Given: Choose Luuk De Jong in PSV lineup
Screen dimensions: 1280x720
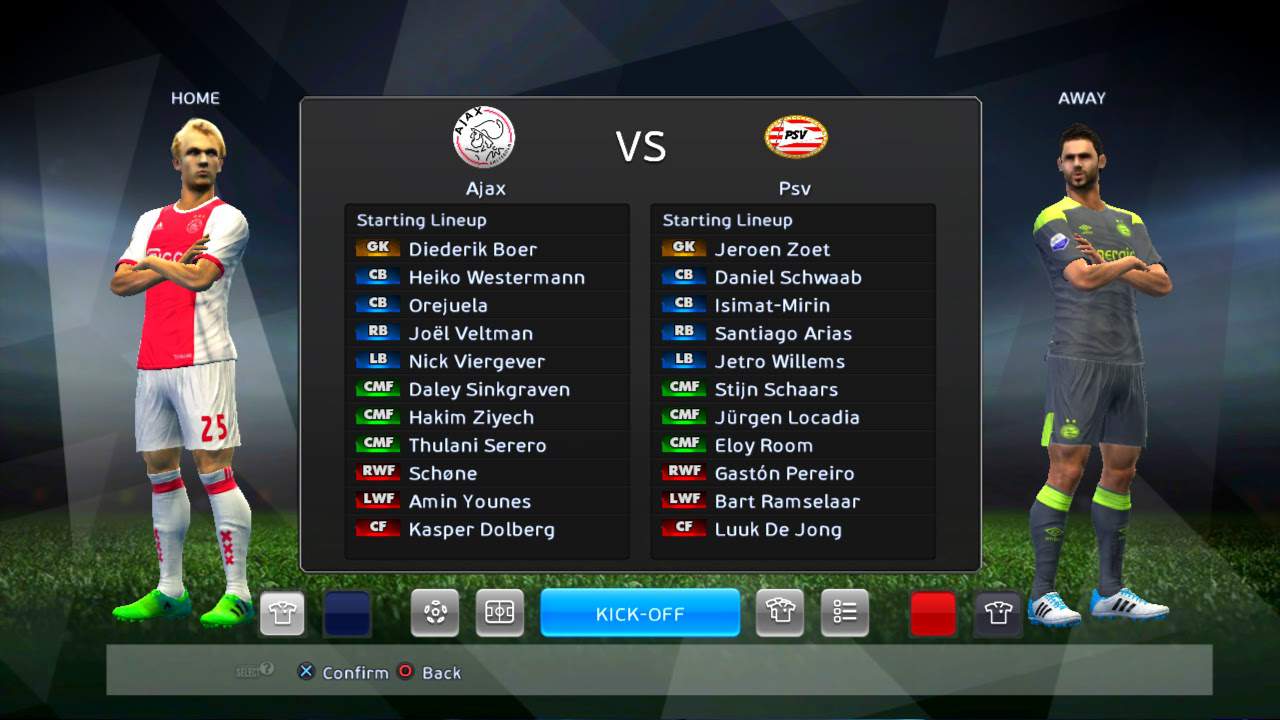Looking at the screenshot, I should tap(778, 529).
